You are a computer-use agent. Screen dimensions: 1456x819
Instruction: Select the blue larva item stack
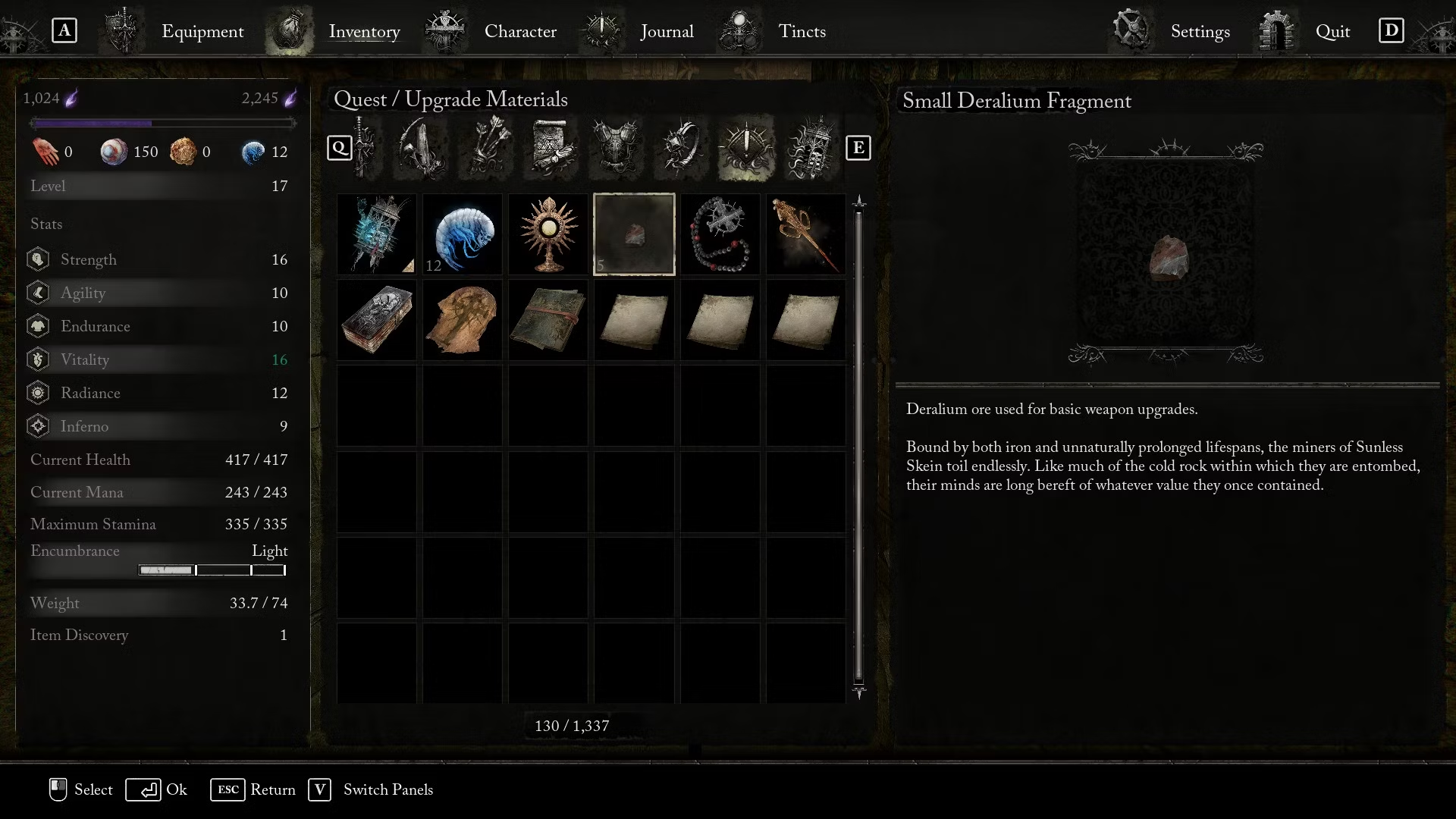click(463, 234)
